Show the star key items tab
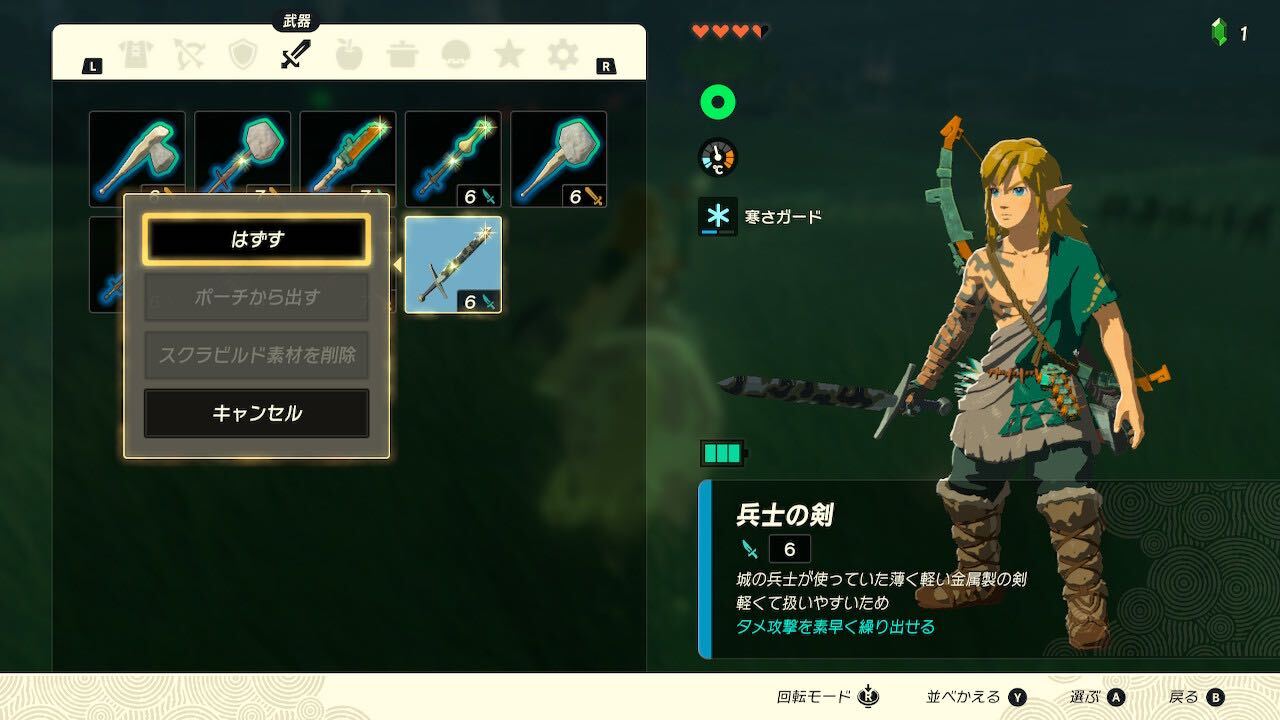The image size is (1280, 720). coord(509,55)
